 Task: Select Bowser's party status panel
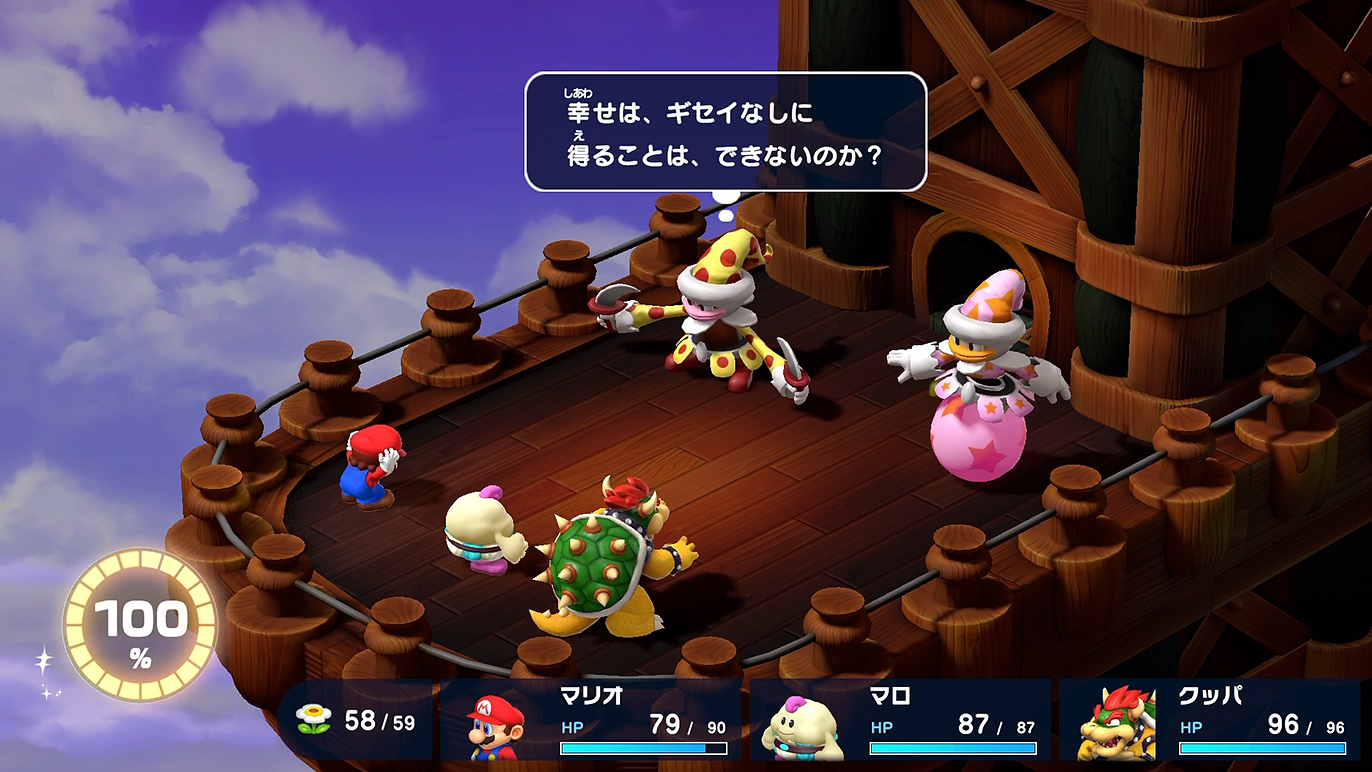1212,720
